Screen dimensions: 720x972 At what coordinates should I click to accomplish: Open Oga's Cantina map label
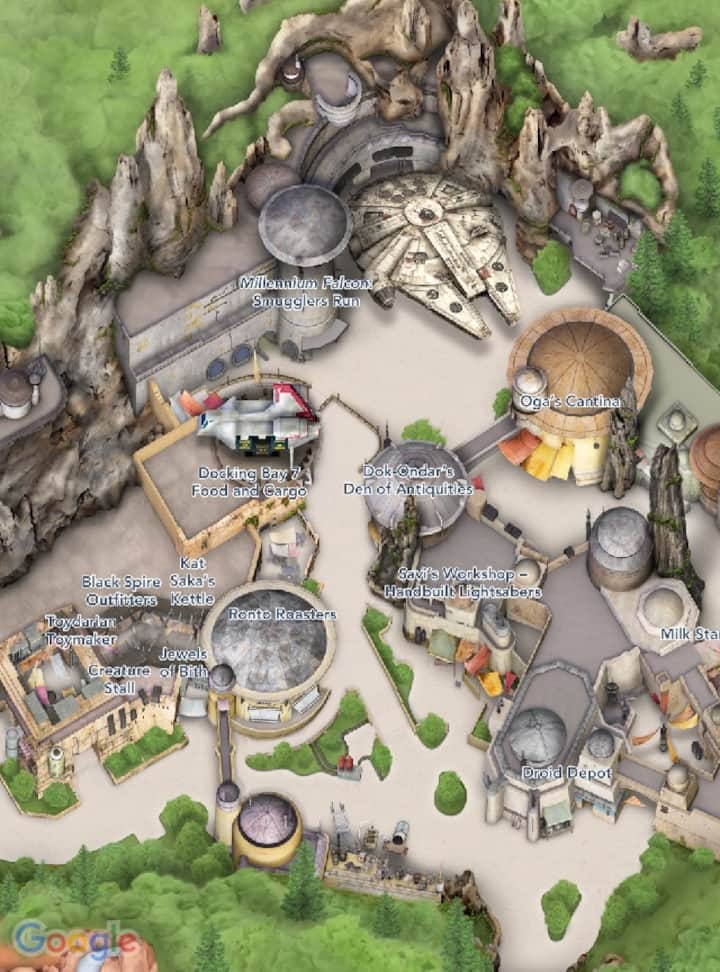pos(565,402)
